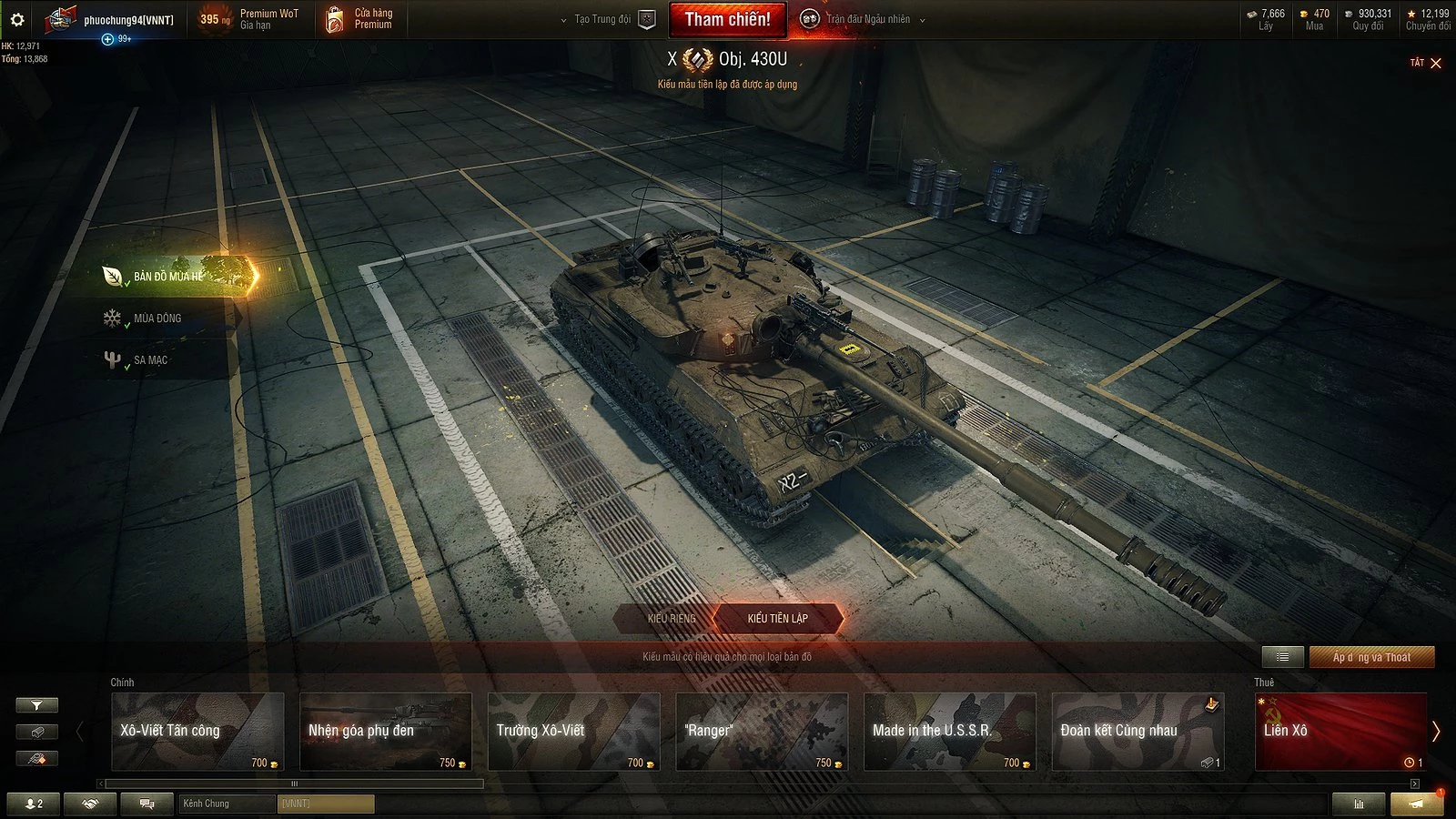Open the Kênh Chung channel selector
Viewport: 1456px width, 819px height.
point(226,804)
